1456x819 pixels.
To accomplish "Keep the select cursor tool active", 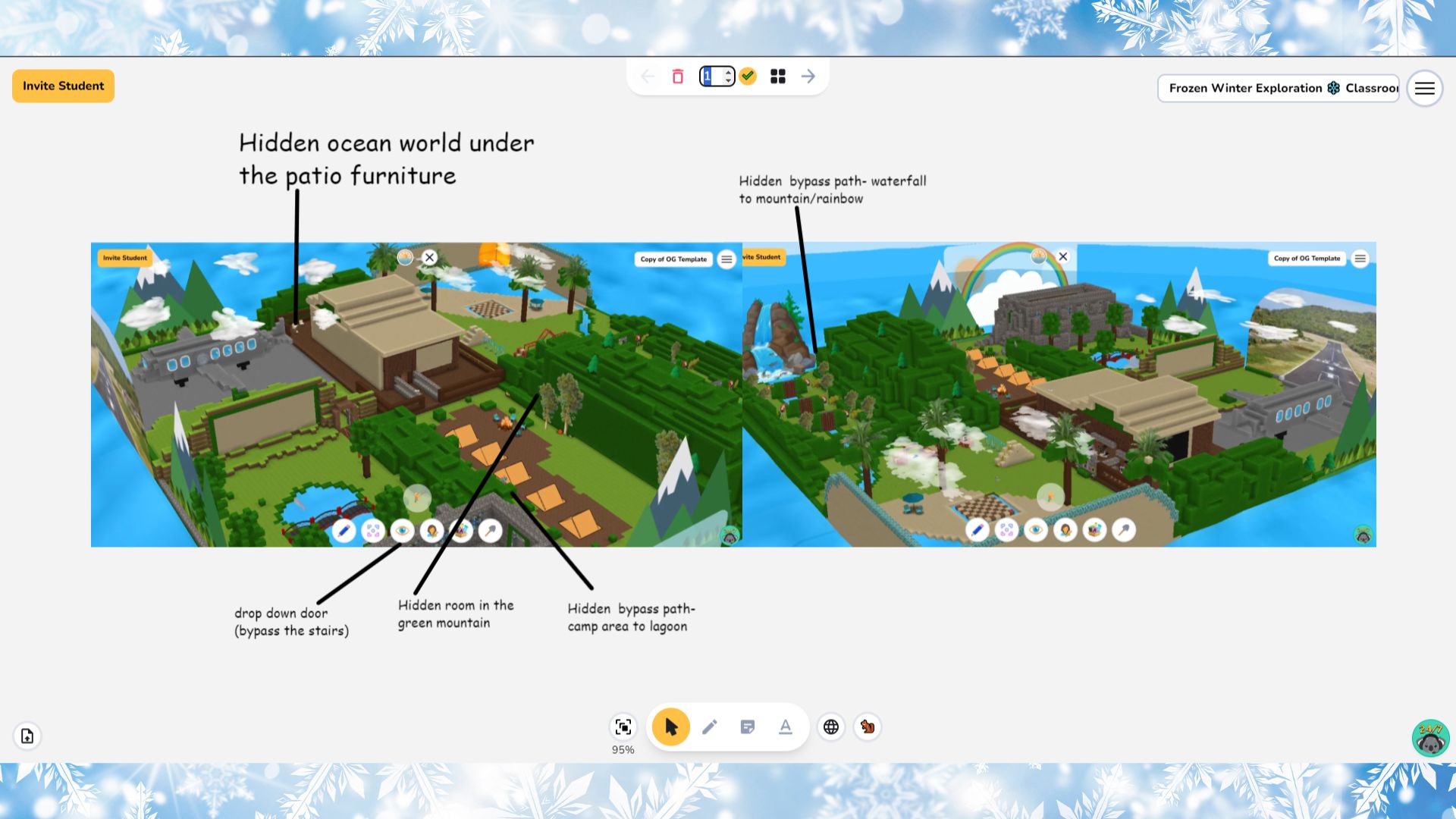I will point(671,726).
